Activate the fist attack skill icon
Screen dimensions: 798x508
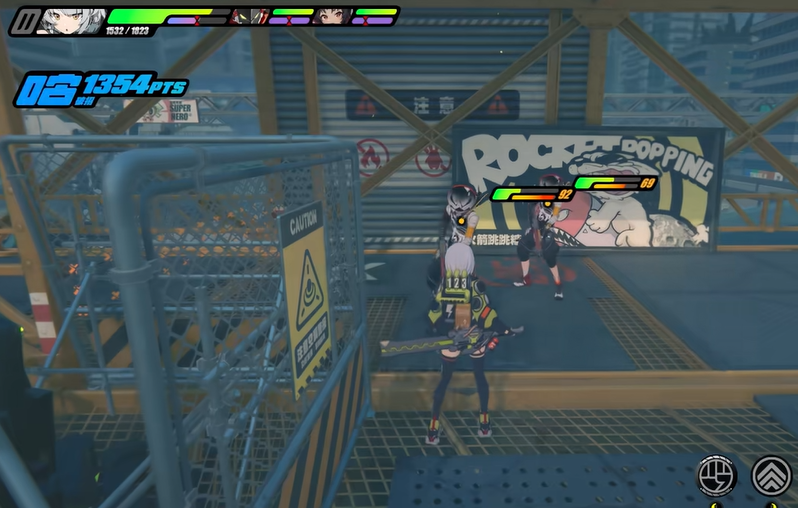tap(716, 474)
